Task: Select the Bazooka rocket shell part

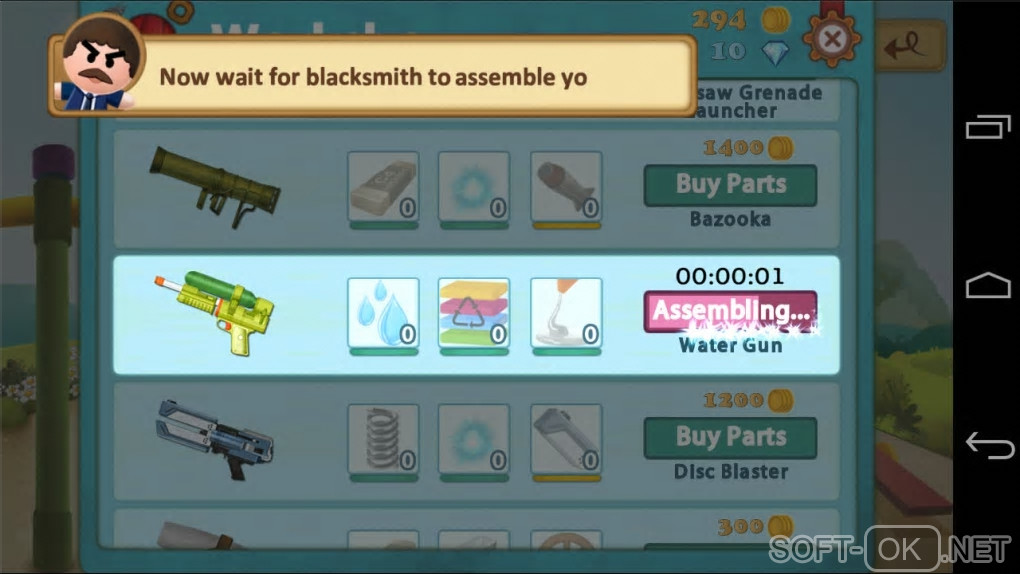Action: pyautogui.click(x=566, y=186)
